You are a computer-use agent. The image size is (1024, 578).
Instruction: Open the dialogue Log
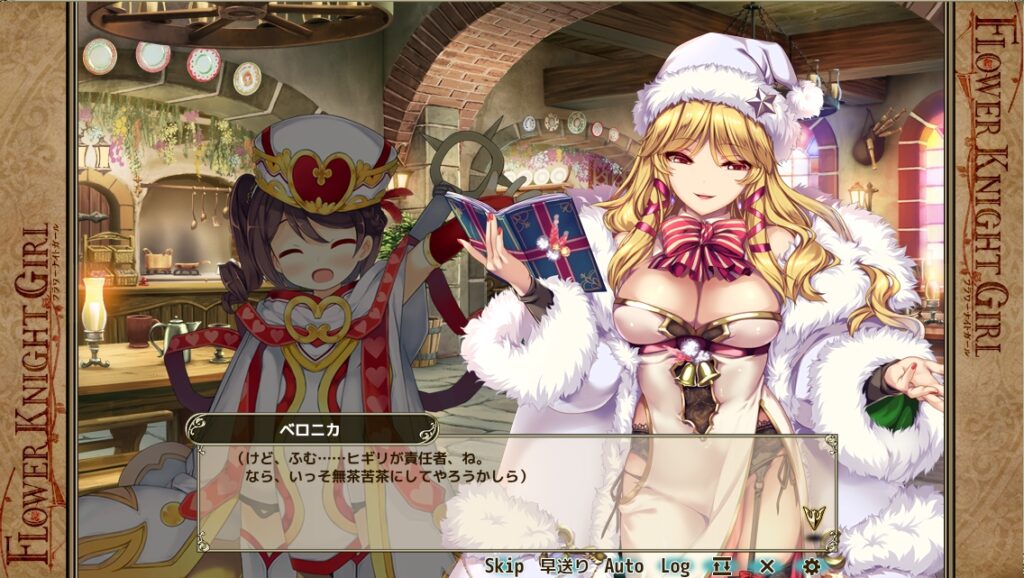click(x=675, y=566)
